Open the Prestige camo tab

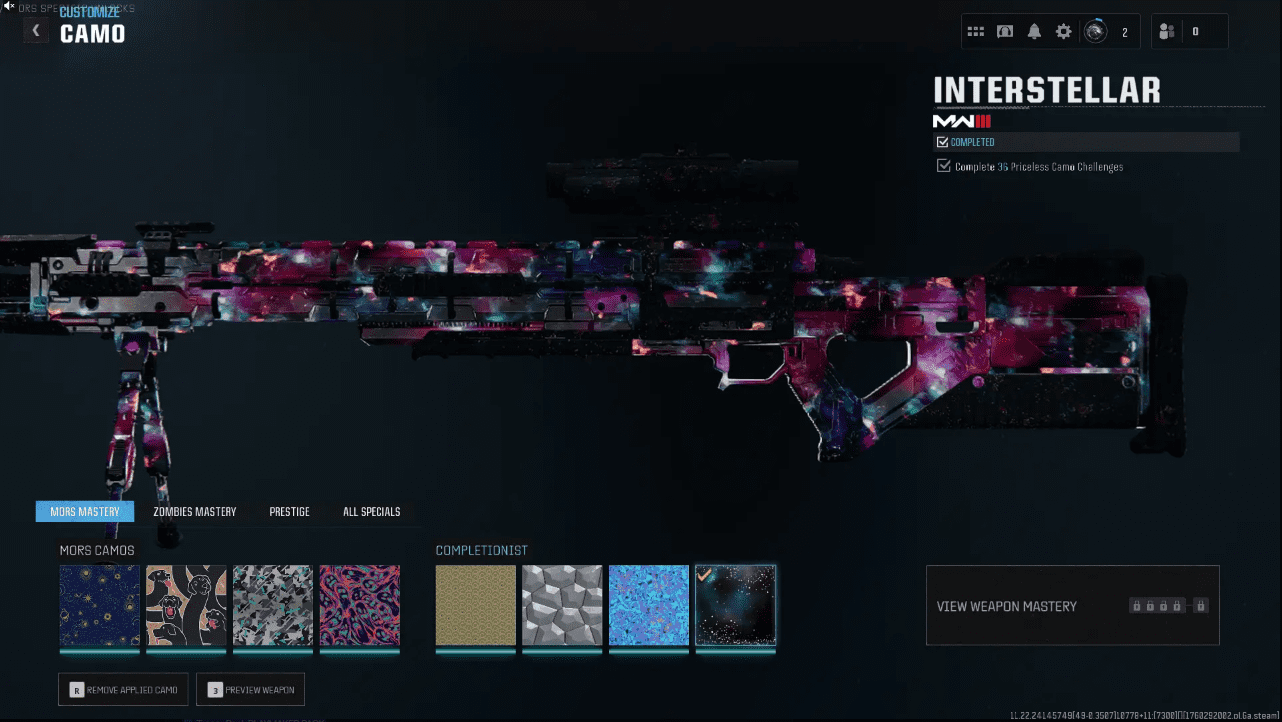[x=289, y=512]
